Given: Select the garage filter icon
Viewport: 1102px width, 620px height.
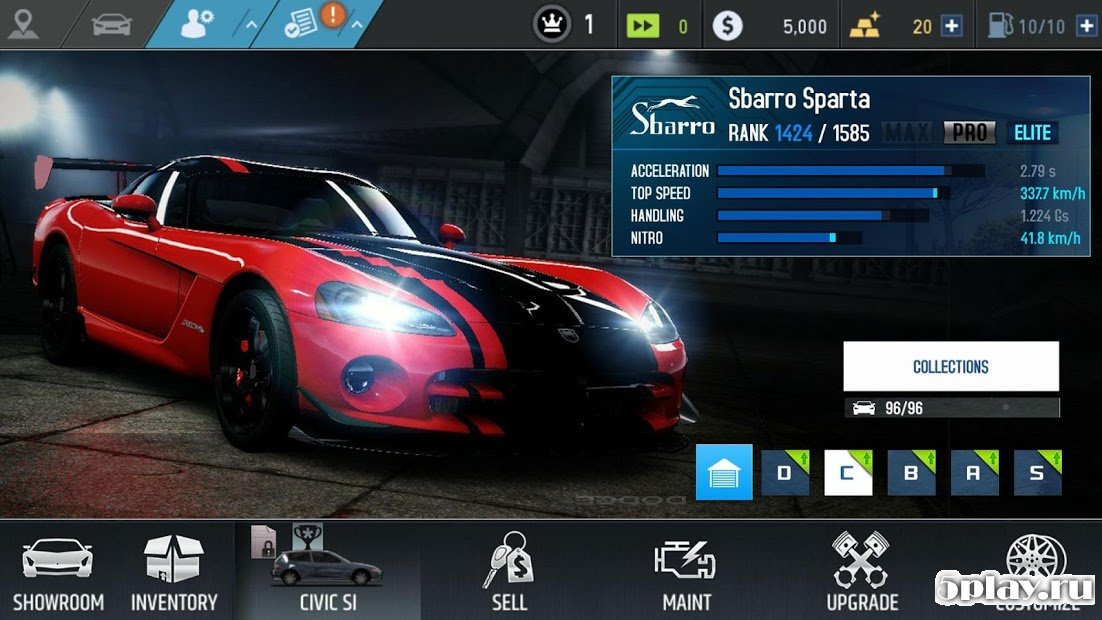Looking at the screenshot, I should (x=723, y=473).
